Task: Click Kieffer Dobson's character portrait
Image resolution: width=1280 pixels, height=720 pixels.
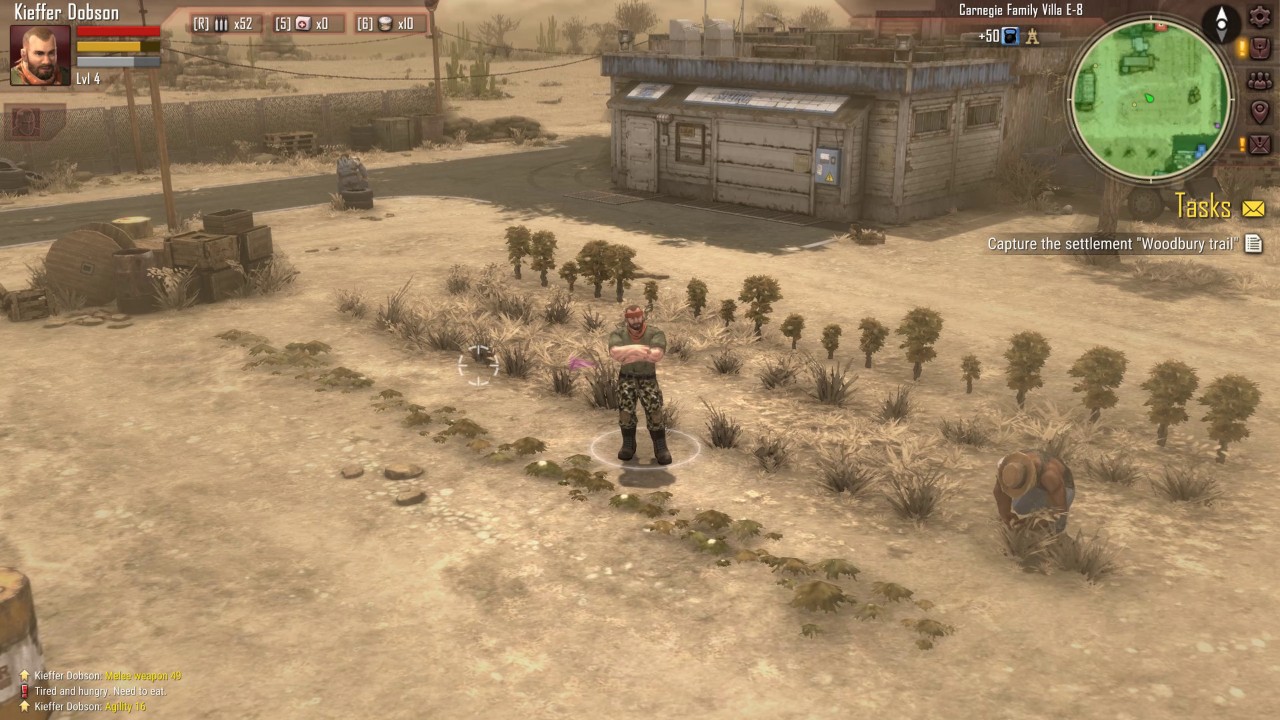Action: click(x=40, y=55)
